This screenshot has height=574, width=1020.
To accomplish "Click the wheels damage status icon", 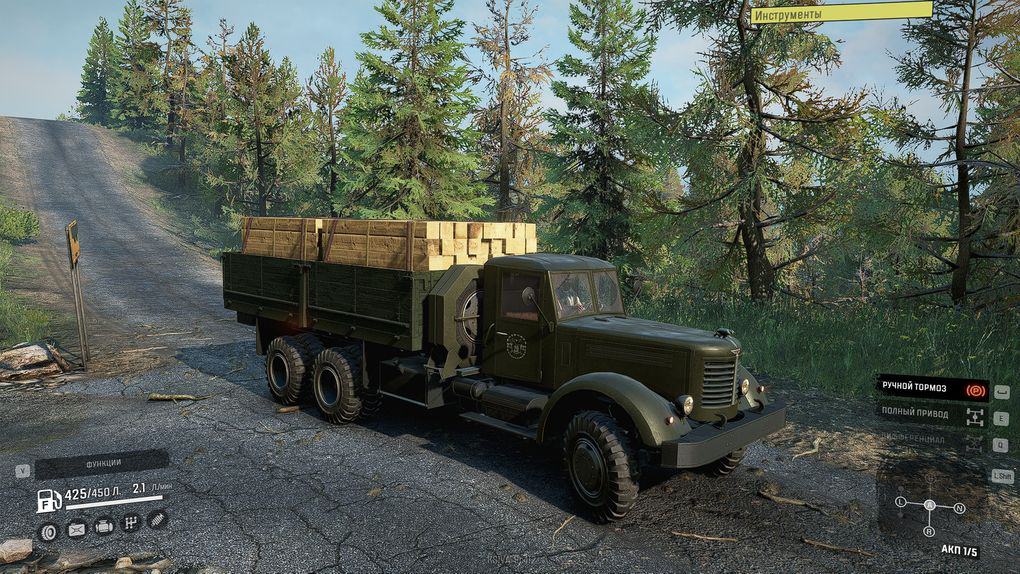I will [48, 531].
